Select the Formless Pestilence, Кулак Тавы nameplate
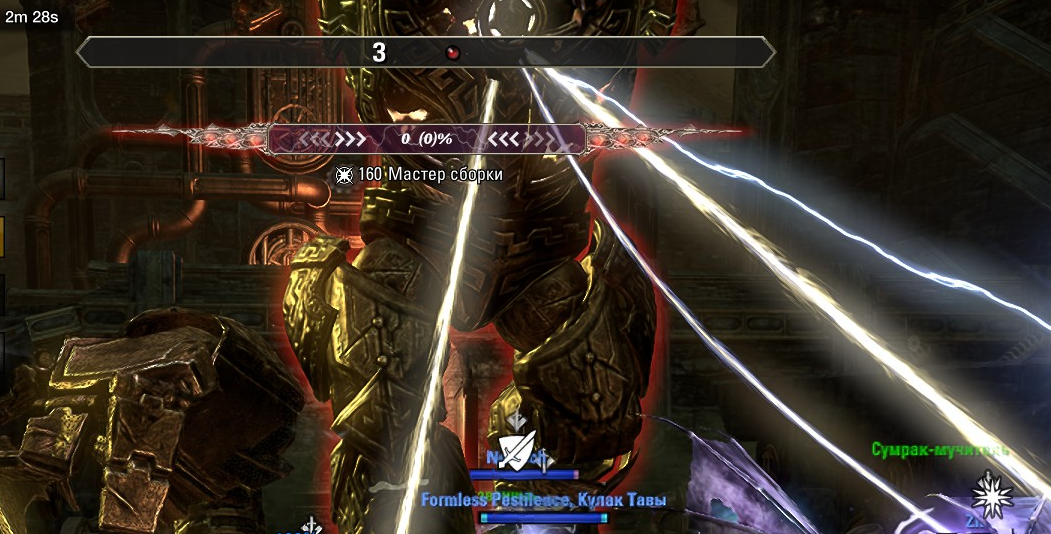1051x534 pixels. pos(543,499)
